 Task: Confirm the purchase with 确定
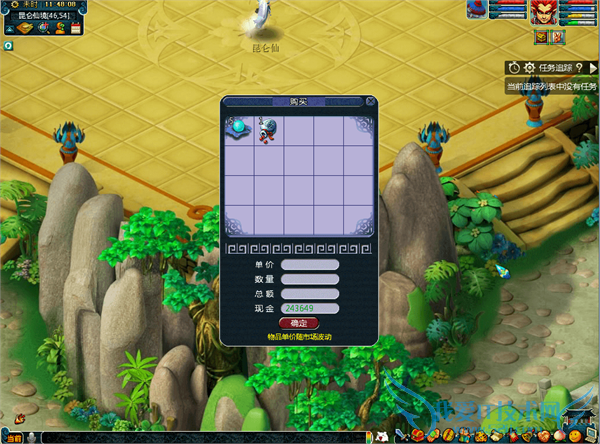299,323
